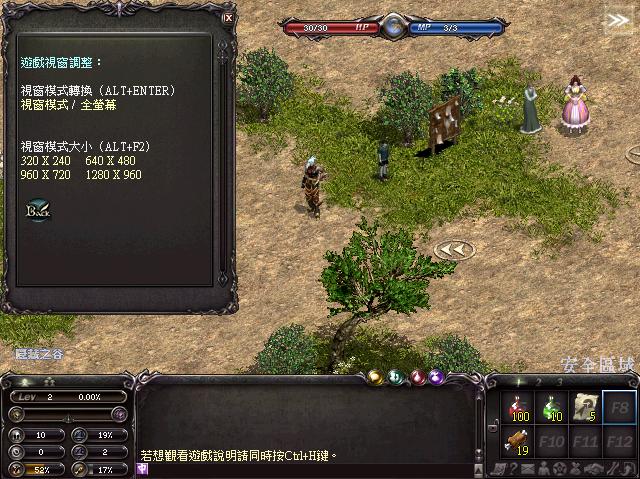The height and width of the screenshot is (479, 640).
Task: Click the green orb above chat box
Action: tap(395, 377)
